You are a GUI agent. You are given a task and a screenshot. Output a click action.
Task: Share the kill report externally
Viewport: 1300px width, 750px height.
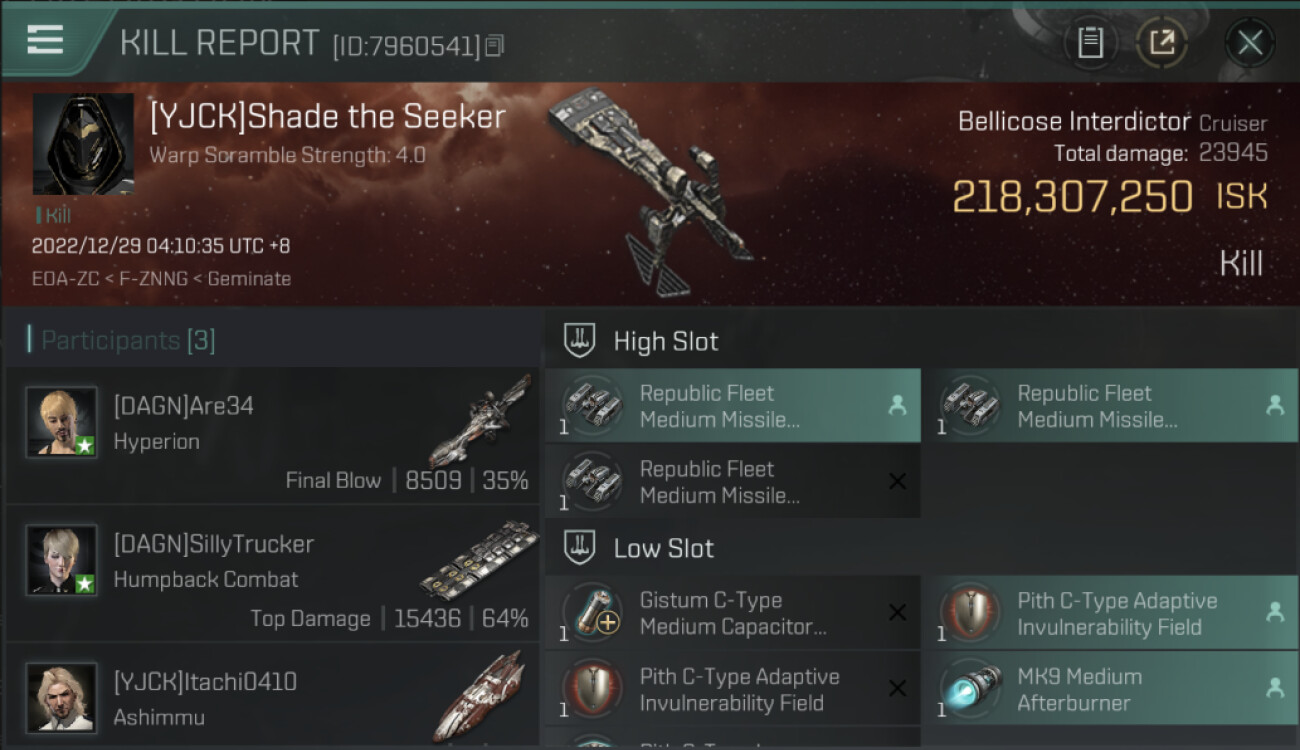tap(1161, 43)
